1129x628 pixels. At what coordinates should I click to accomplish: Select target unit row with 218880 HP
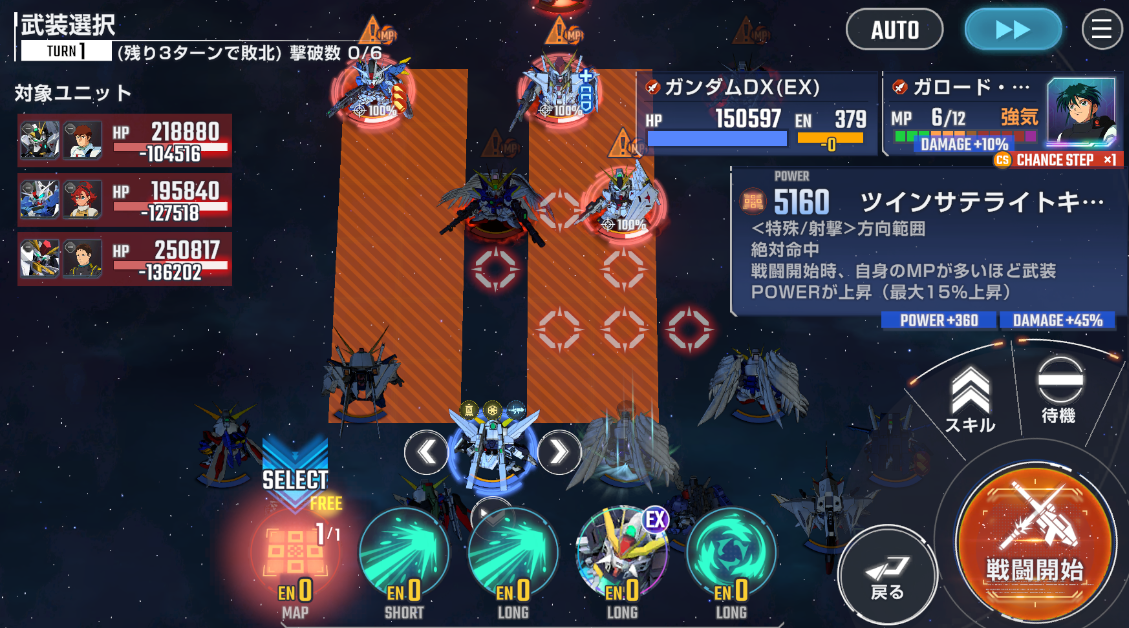(x=124, y=141)
